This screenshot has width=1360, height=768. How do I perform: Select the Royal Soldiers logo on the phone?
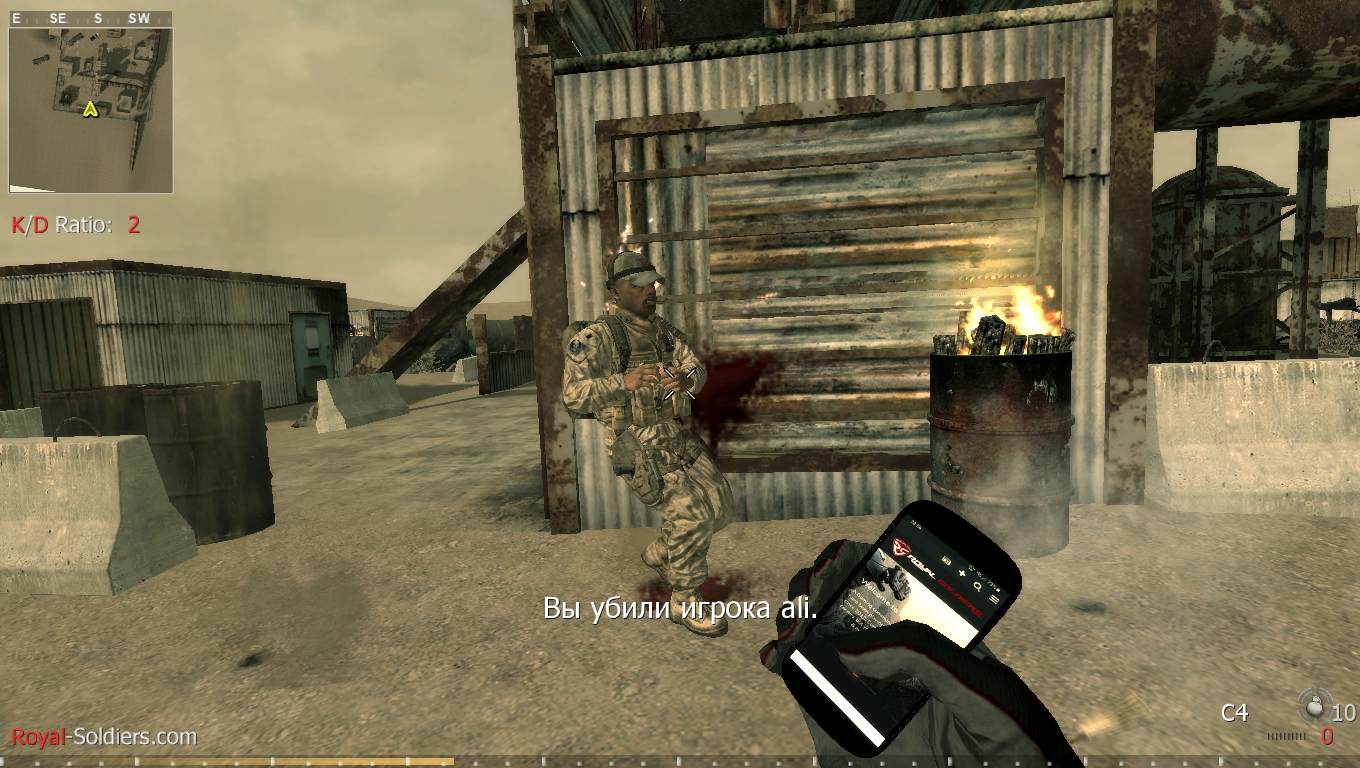pos(901,546)
